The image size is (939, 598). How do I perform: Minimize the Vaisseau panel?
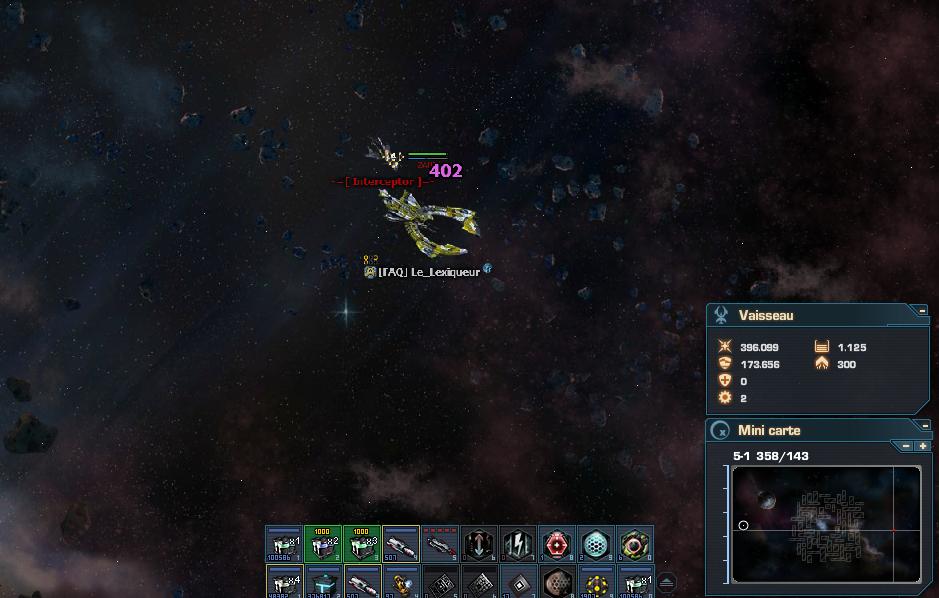(x=922, y=311)
